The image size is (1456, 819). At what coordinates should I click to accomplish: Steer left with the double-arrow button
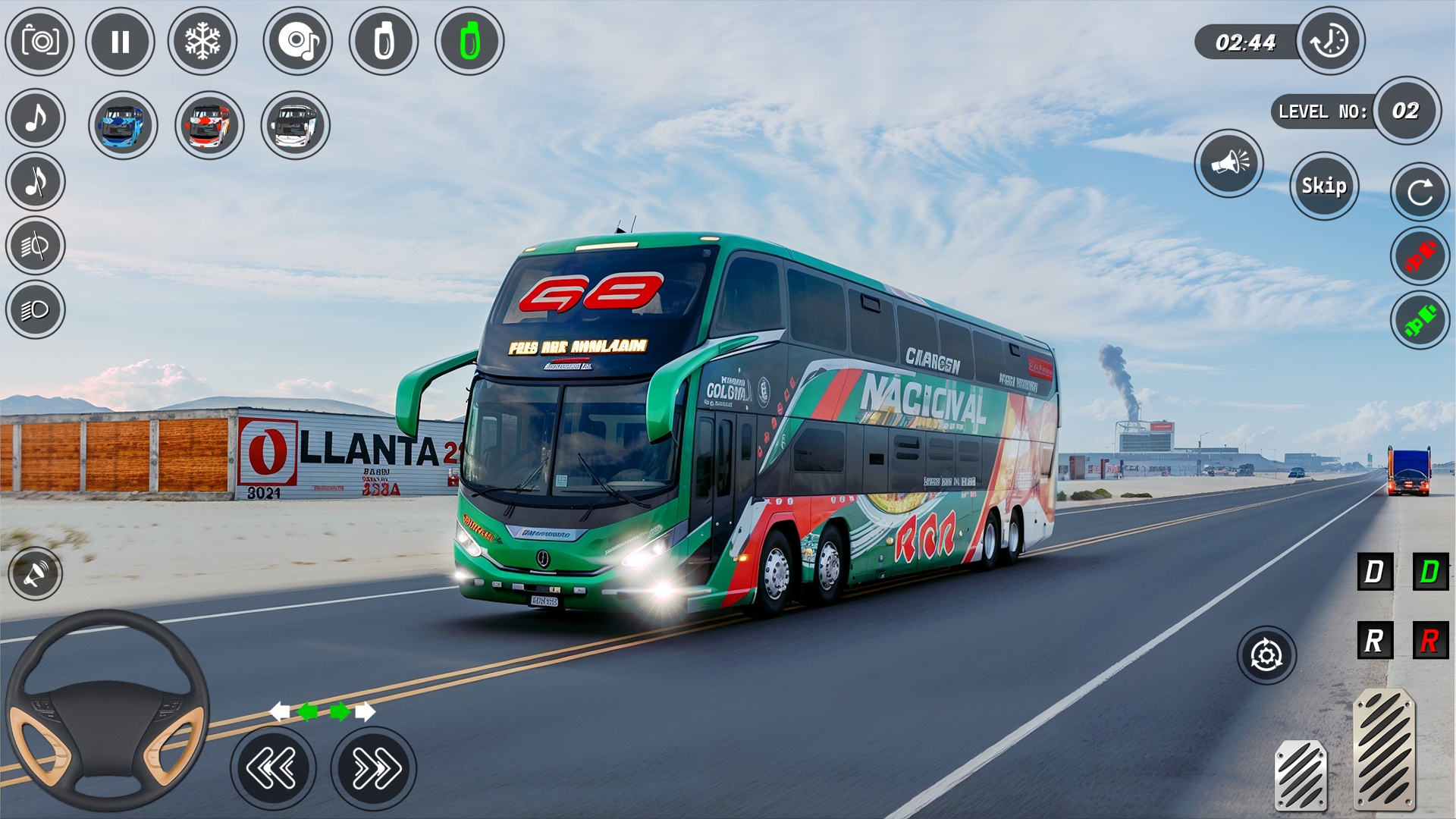pos(273,768)
